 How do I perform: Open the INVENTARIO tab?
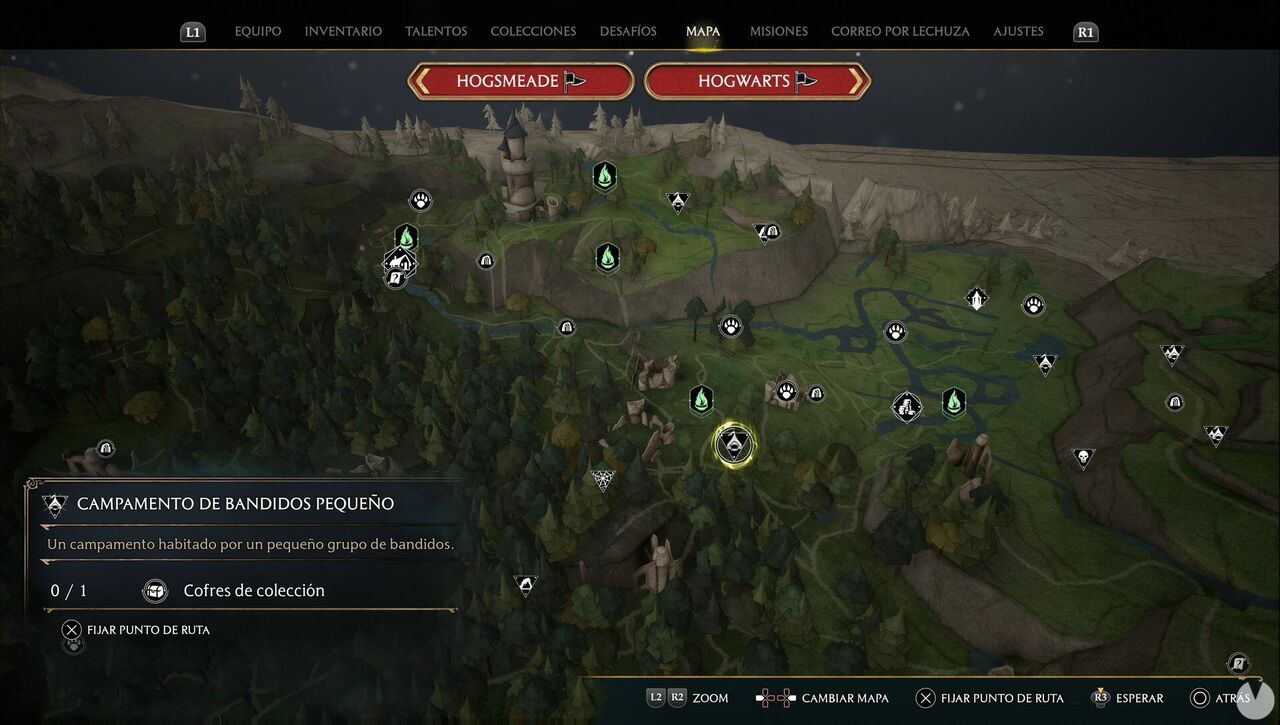point(342,31)
